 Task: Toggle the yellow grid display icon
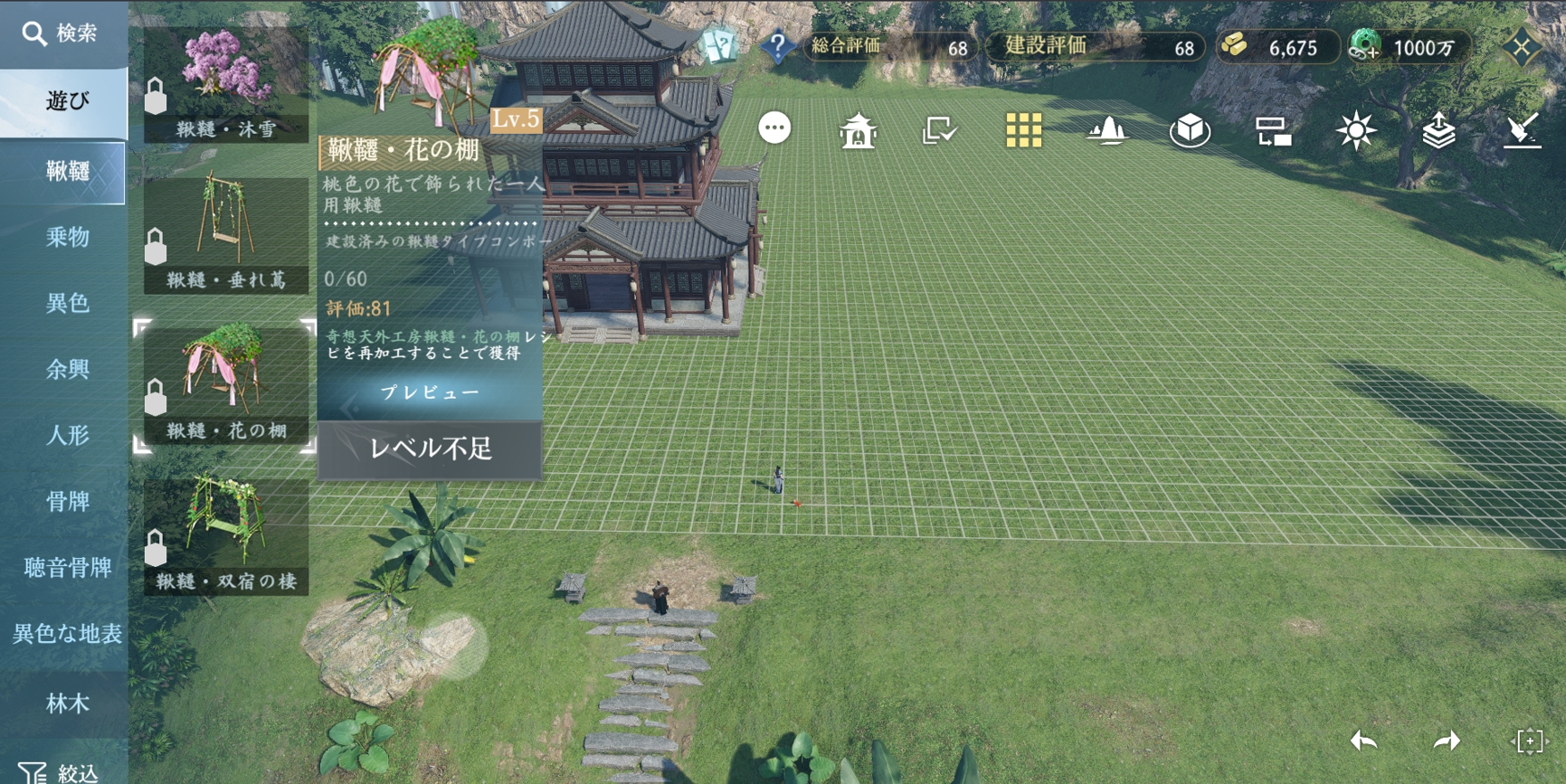click(x=1023, y=131)
